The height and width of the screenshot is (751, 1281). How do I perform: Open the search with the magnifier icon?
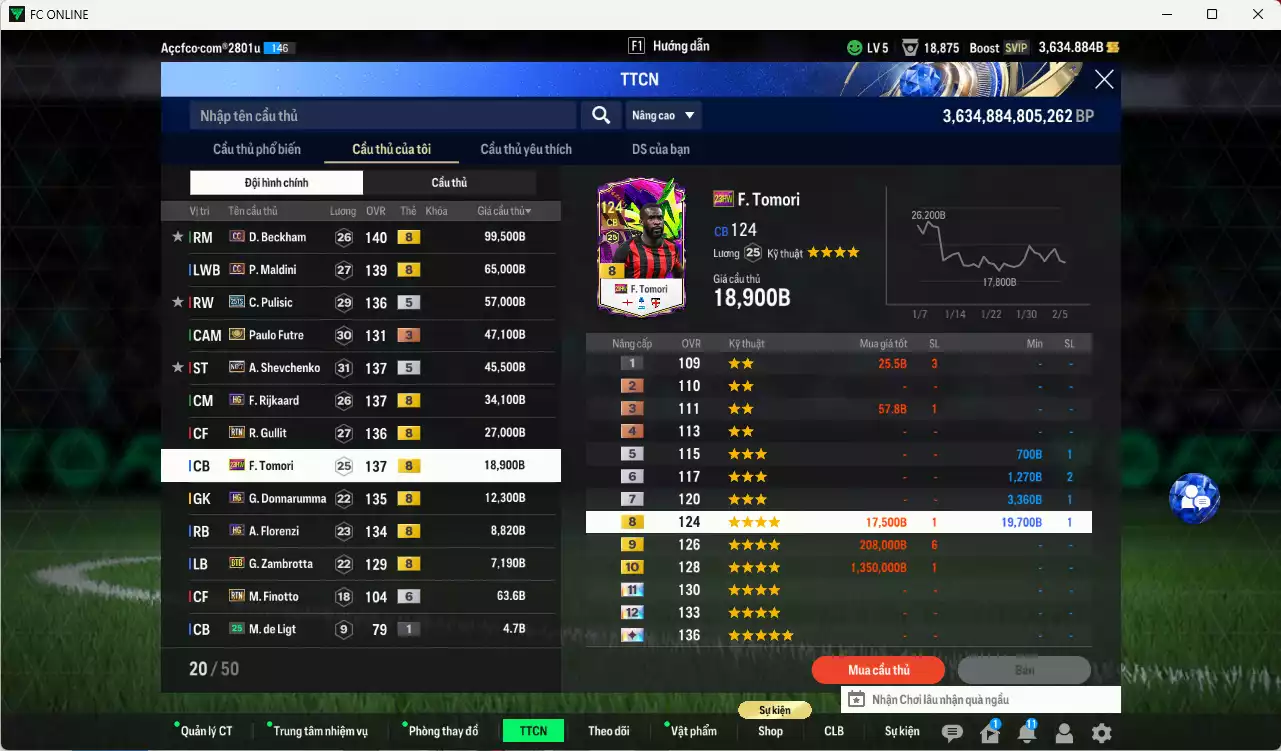pyautogui.click(x=600, y=115)
